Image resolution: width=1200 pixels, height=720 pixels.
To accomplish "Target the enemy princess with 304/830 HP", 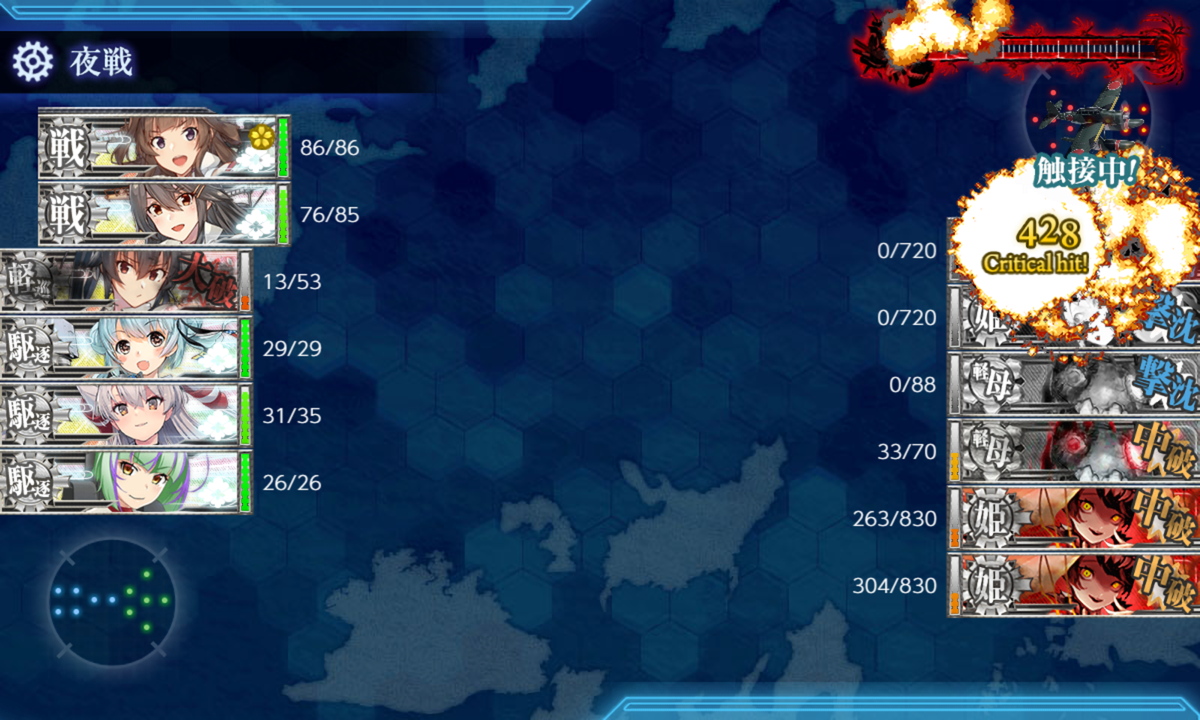I will [1074, 585].
